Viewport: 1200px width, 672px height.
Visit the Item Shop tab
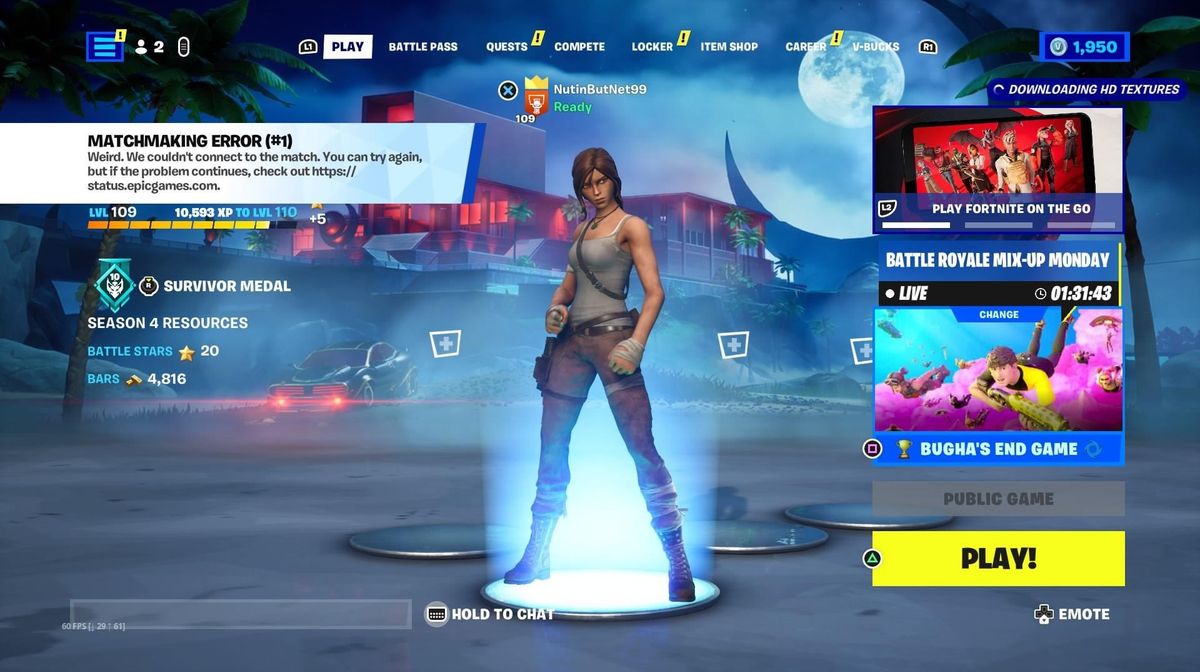[729, 47]
